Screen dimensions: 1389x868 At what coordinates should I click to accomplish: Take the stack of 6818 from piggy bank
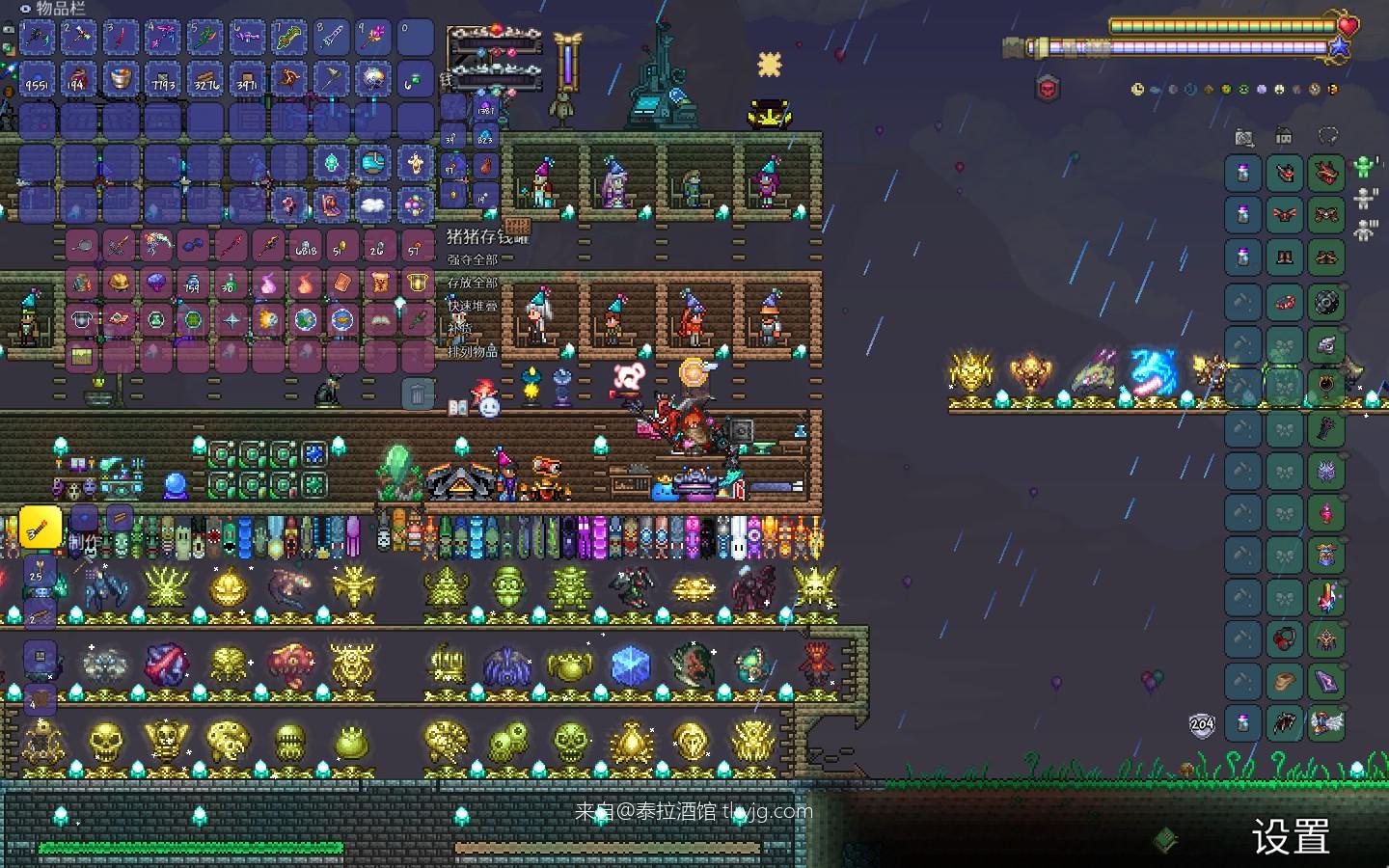click(x=307, y=247)
